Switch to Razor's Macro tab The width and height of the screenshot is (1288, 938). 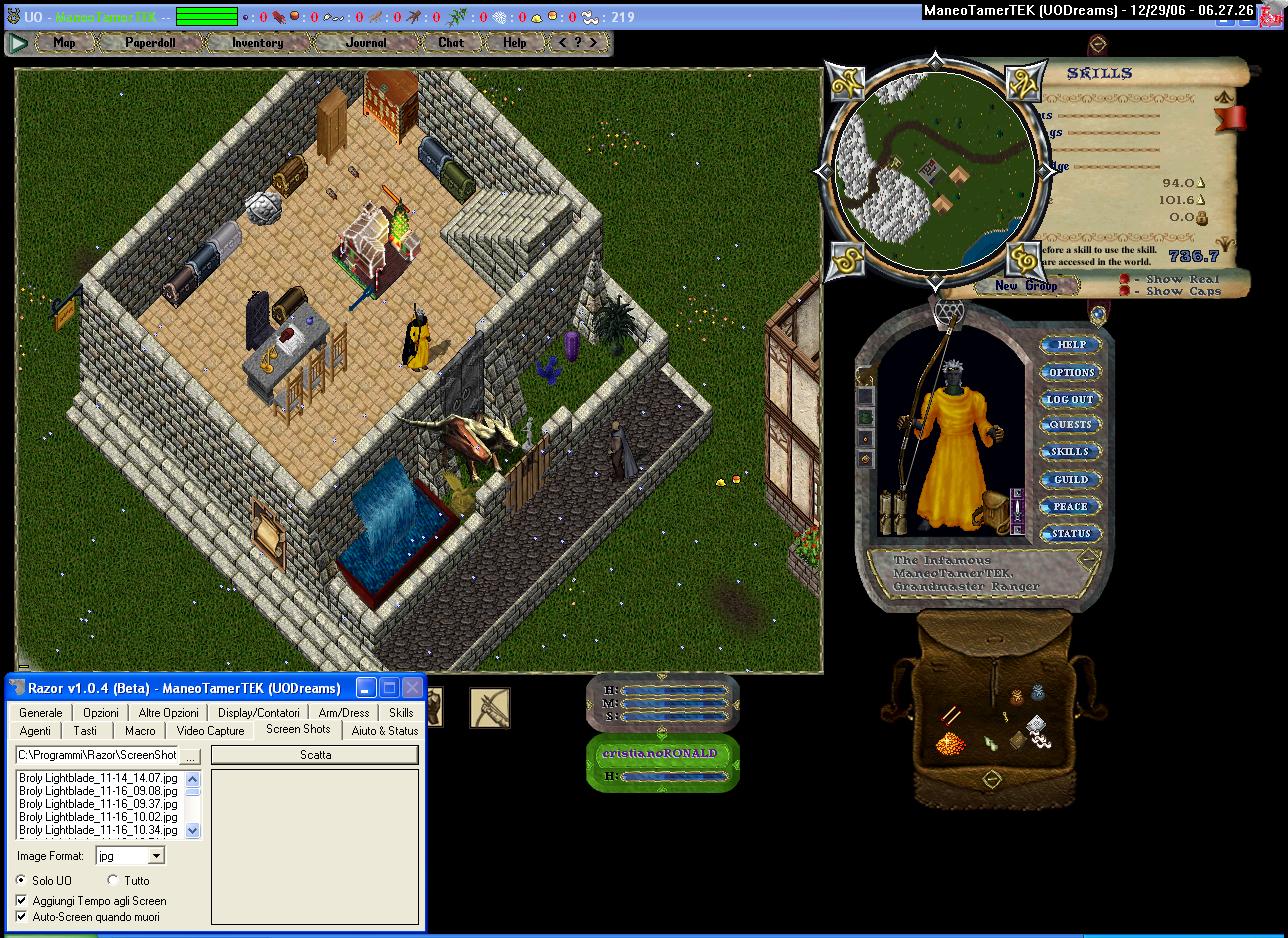[x=140, y=731]
